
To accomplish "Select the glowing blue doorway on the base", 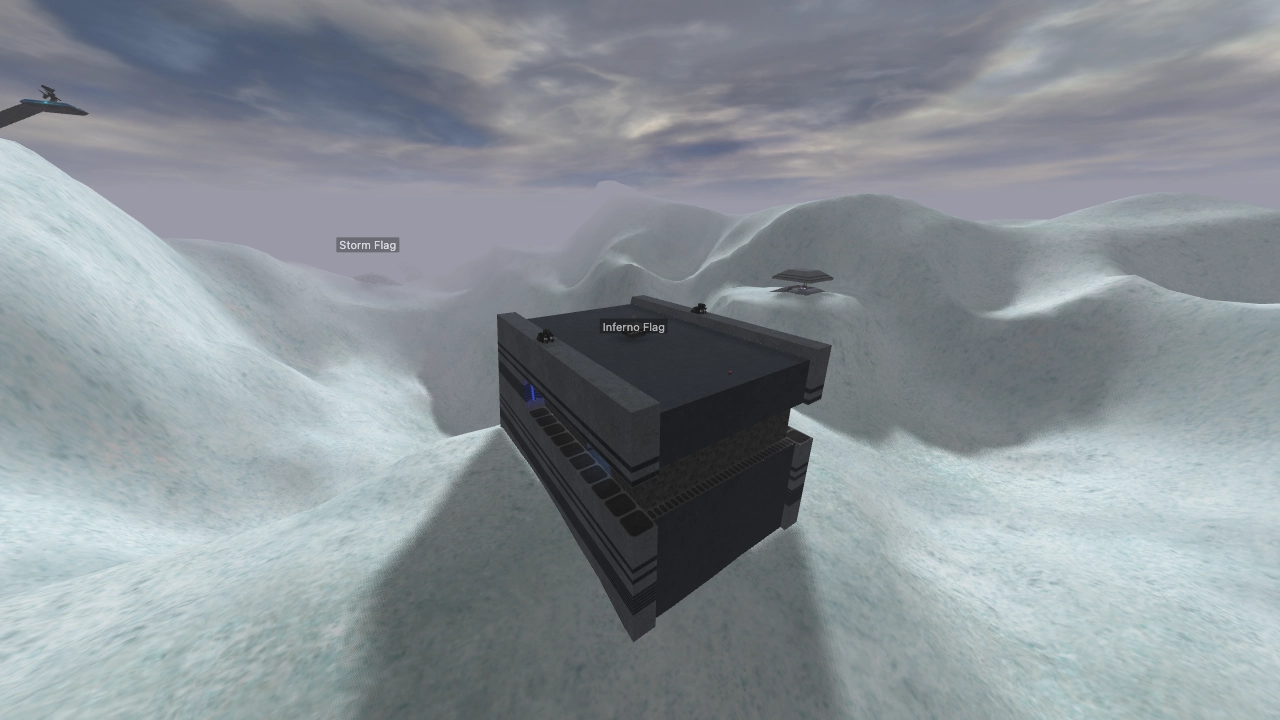I will point(530,392).
